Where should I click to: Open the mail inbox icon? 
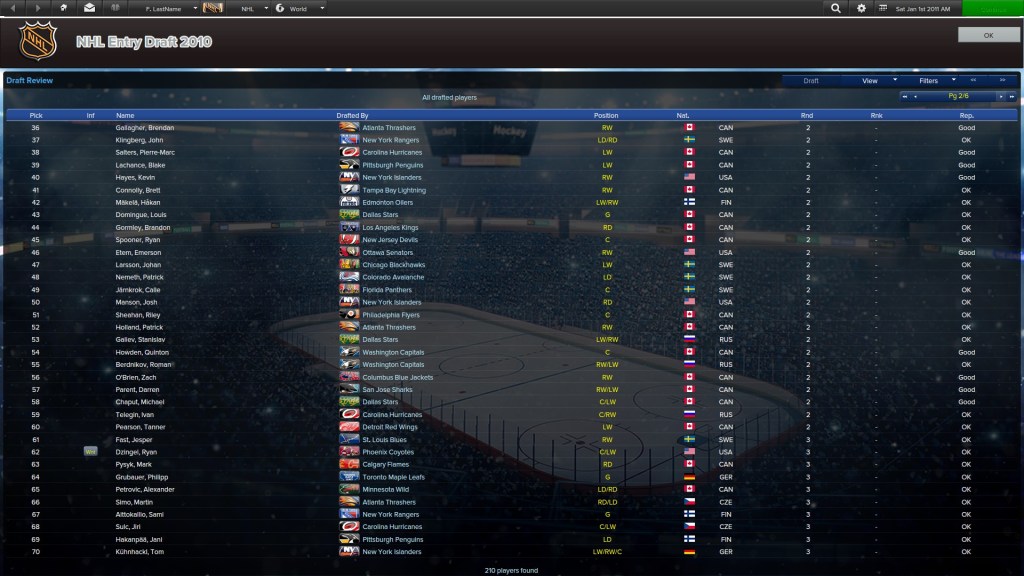(90, 8)
